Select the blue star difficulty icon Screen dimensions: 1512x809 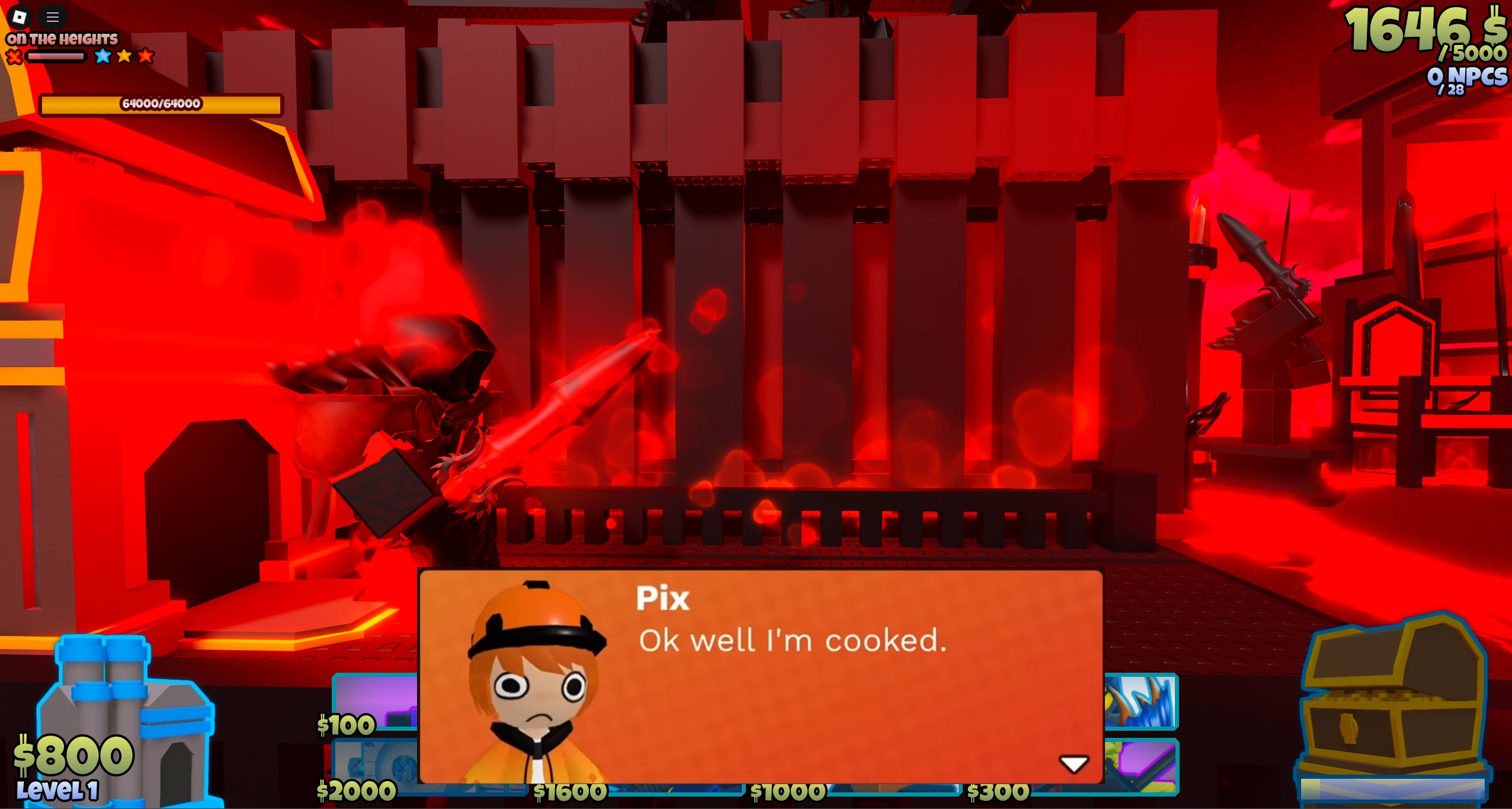102,56
